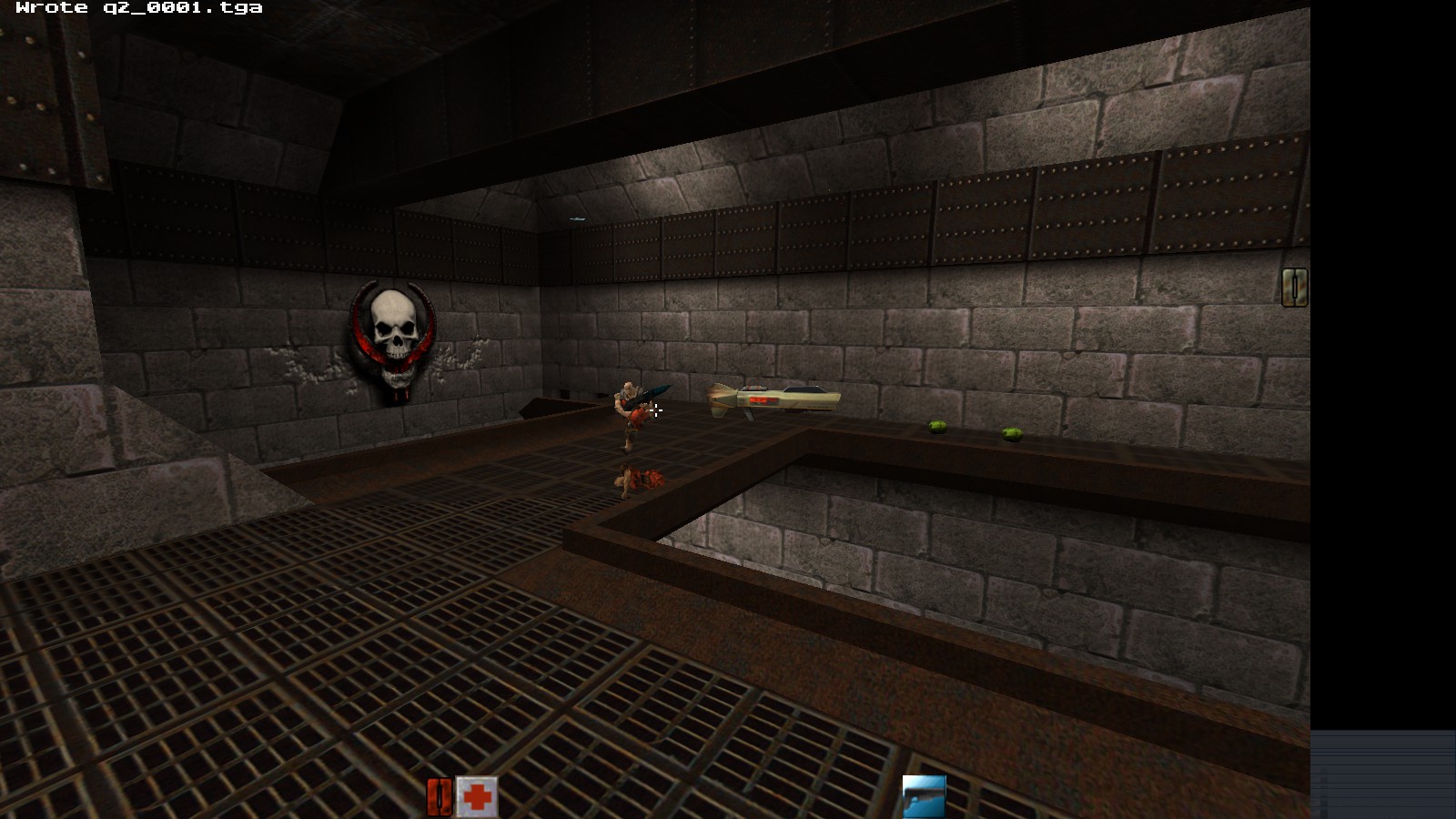
Task: Click the glowing pickup on the distant ledge
Action: click(575, 219)
